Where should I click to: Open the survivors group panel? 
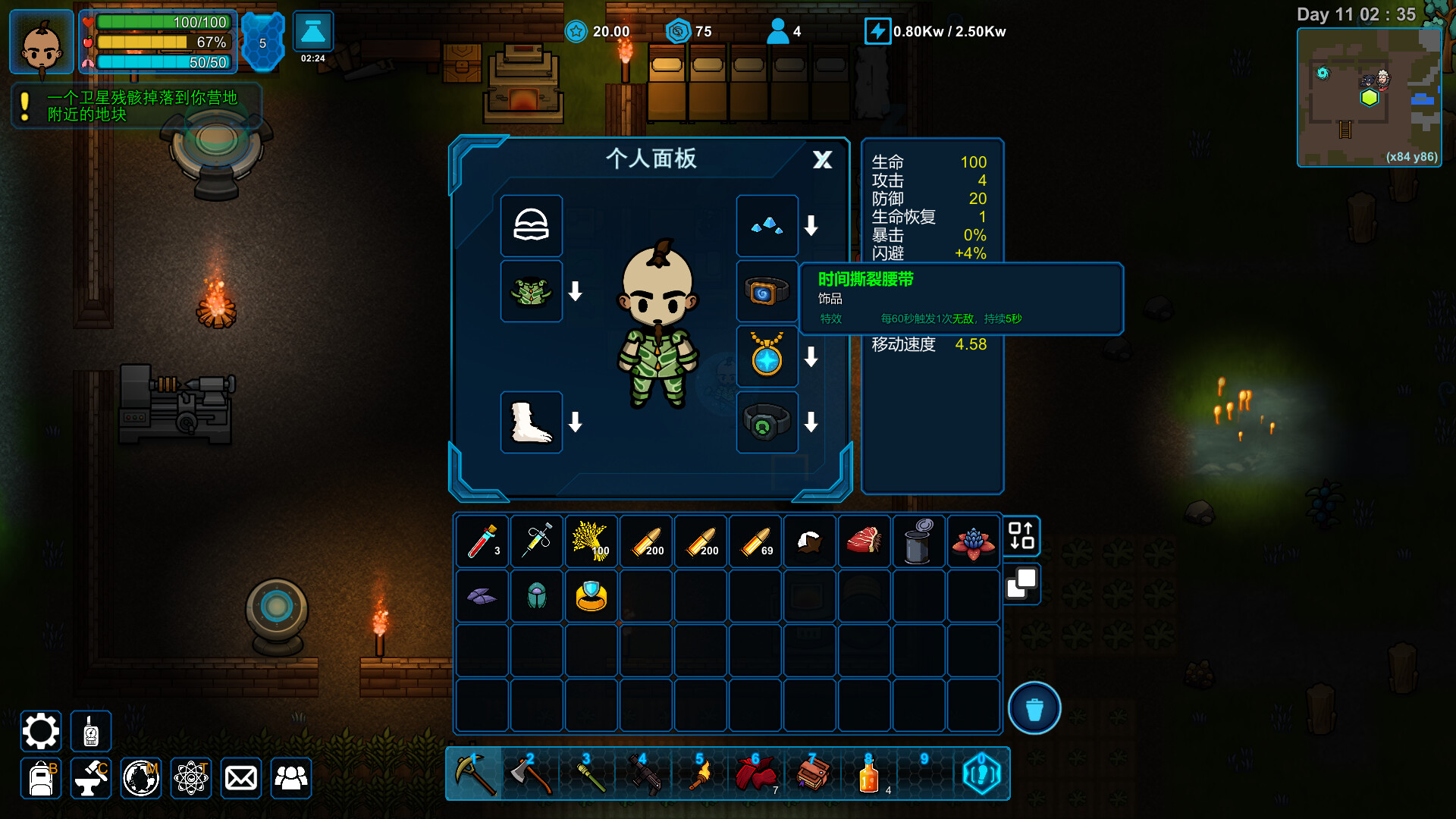pos(290,778)
